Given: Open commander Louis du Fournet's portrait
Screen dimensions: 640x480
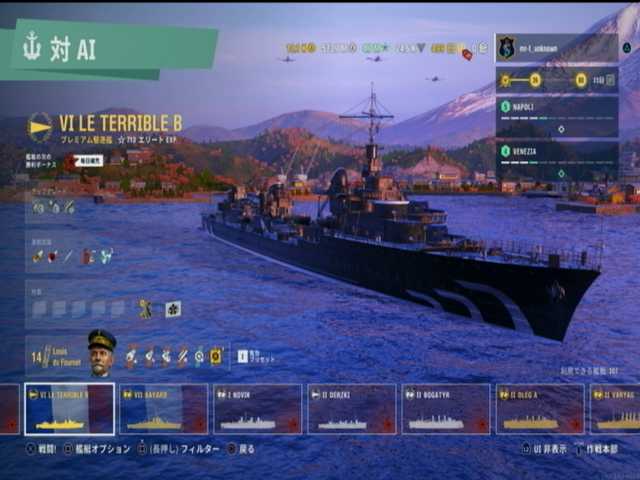Looking at the screenshot, I should 101,352.
